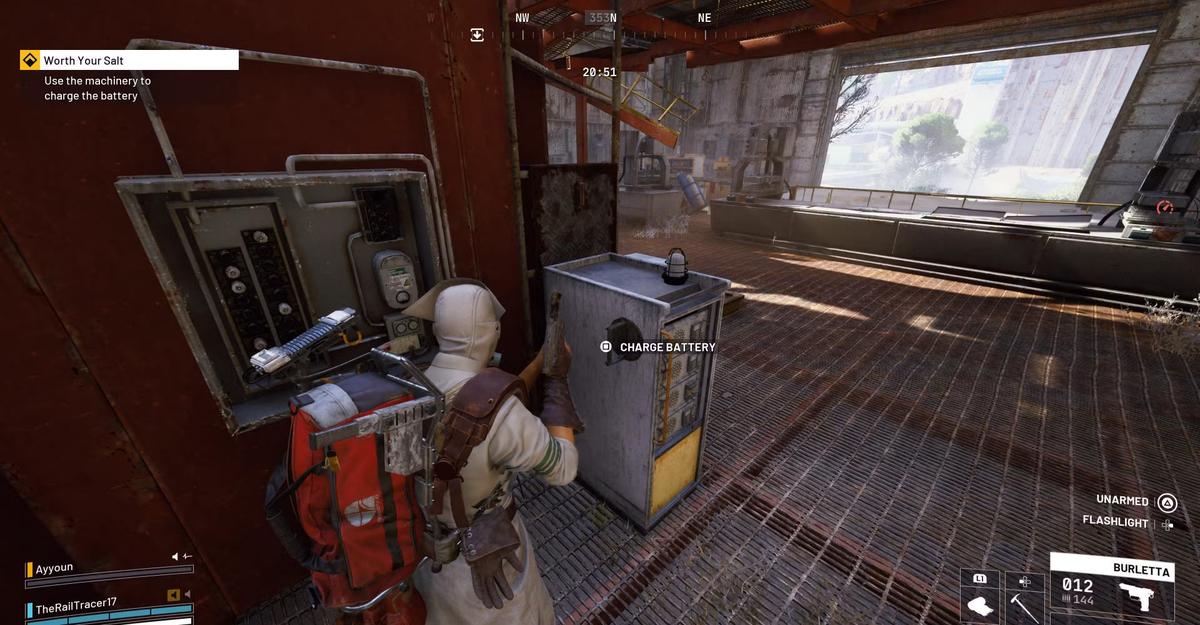Click the extraction marker icon beside the compass
This screenshot has height=625, width=1200.
478,34
